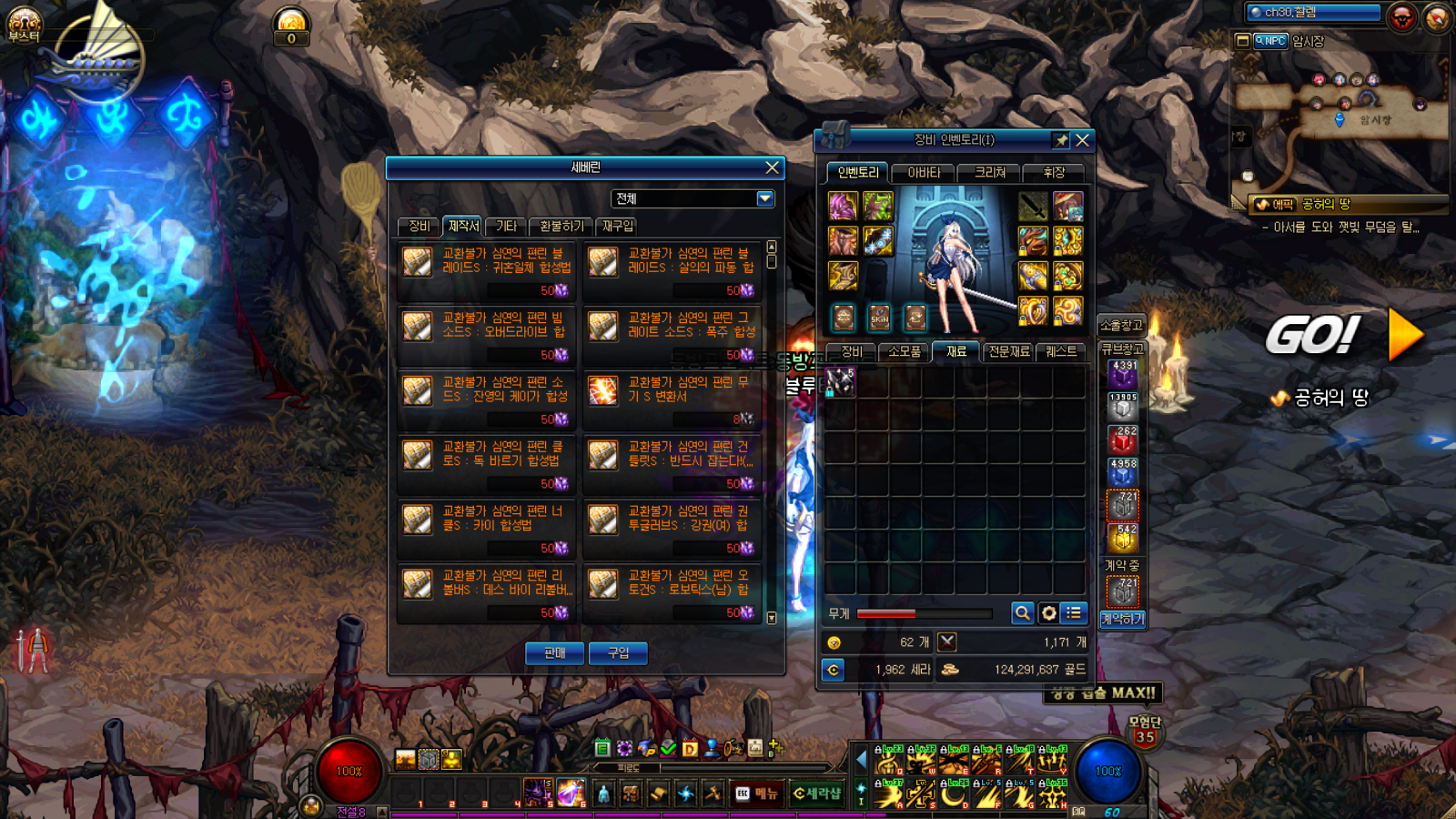Show the 소모품 consumables tab

(904, 351)
